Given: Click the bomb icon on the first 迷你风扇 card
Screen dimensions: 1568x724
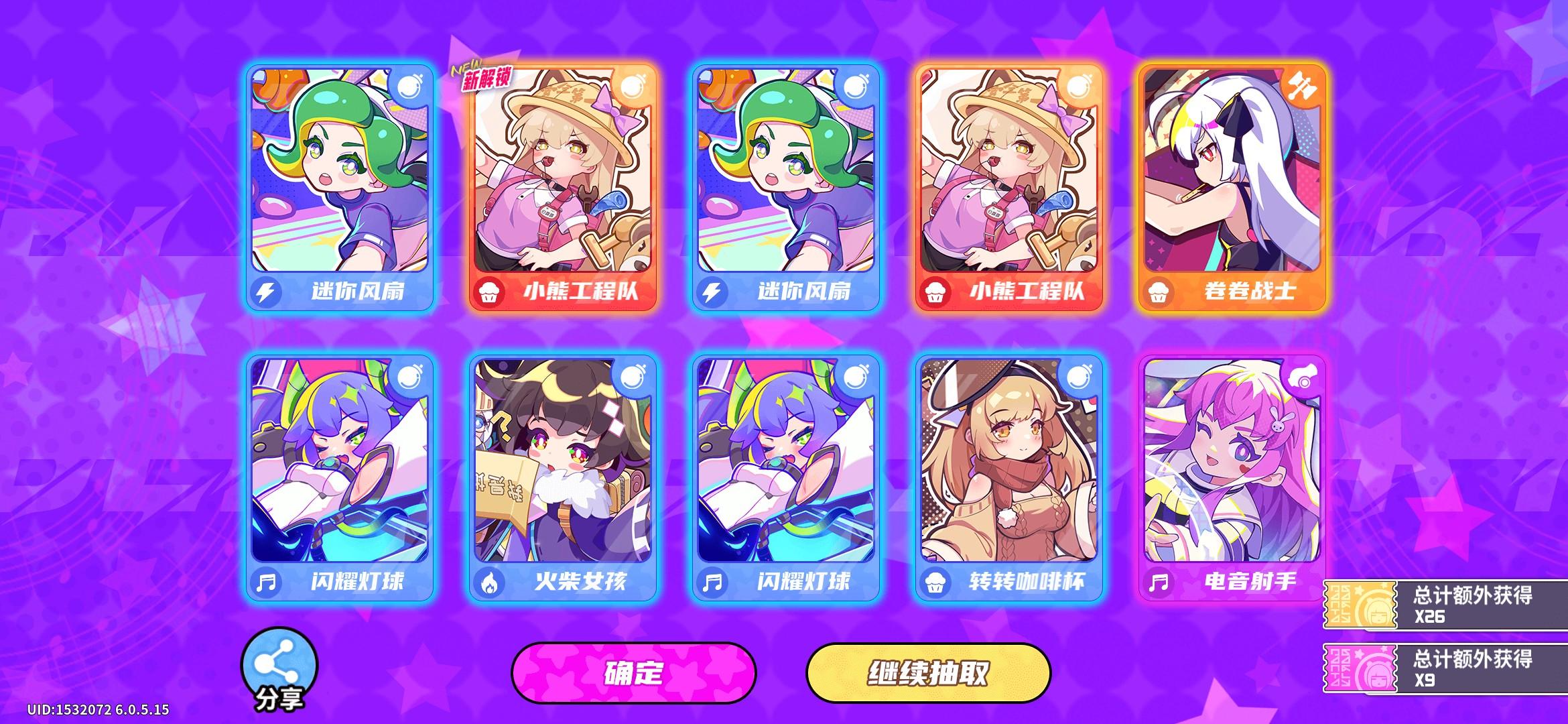Looking at the screenshot, I should [410, 86].
